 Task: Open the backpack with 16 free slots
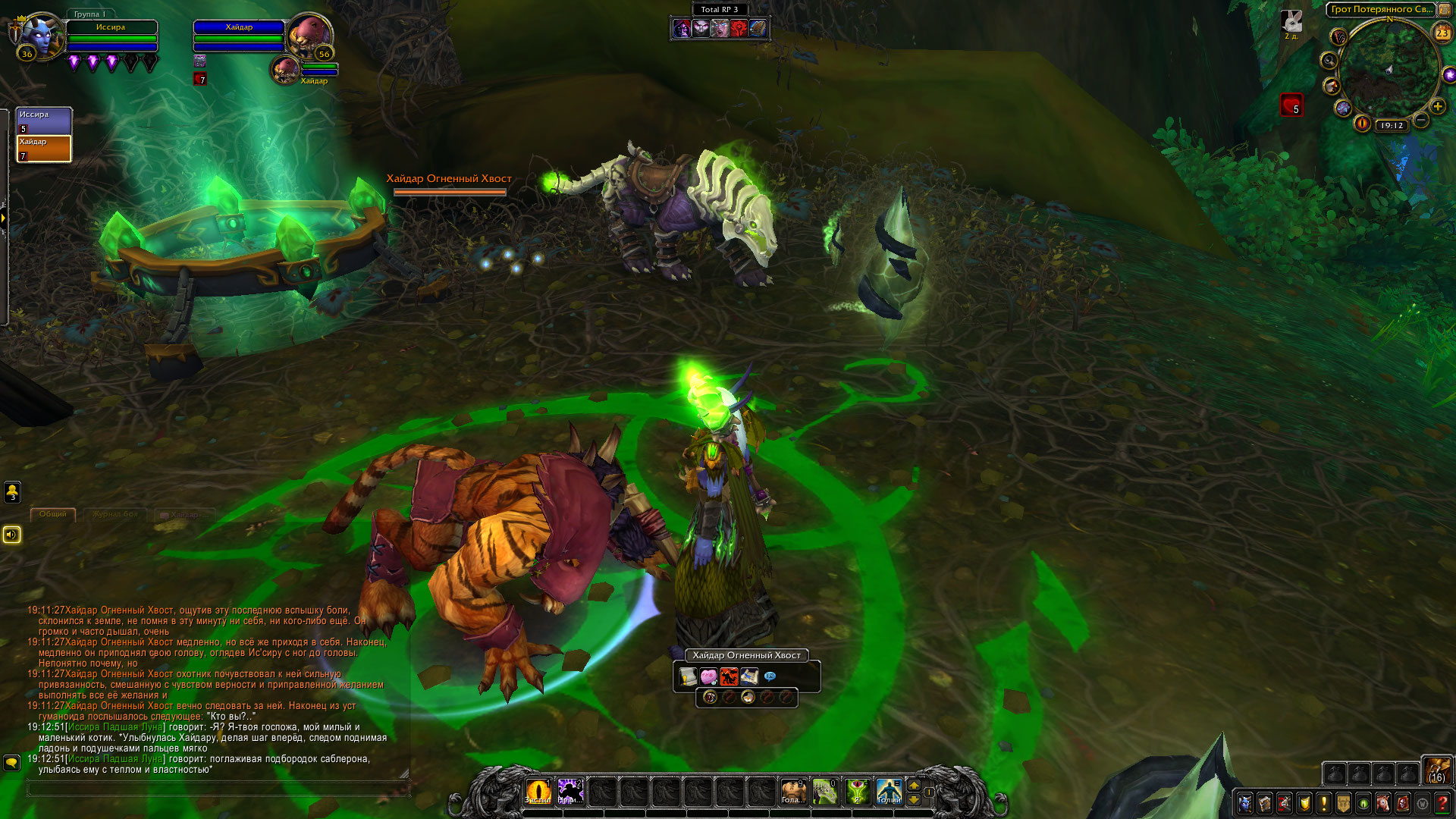(x=1436, y=770)
